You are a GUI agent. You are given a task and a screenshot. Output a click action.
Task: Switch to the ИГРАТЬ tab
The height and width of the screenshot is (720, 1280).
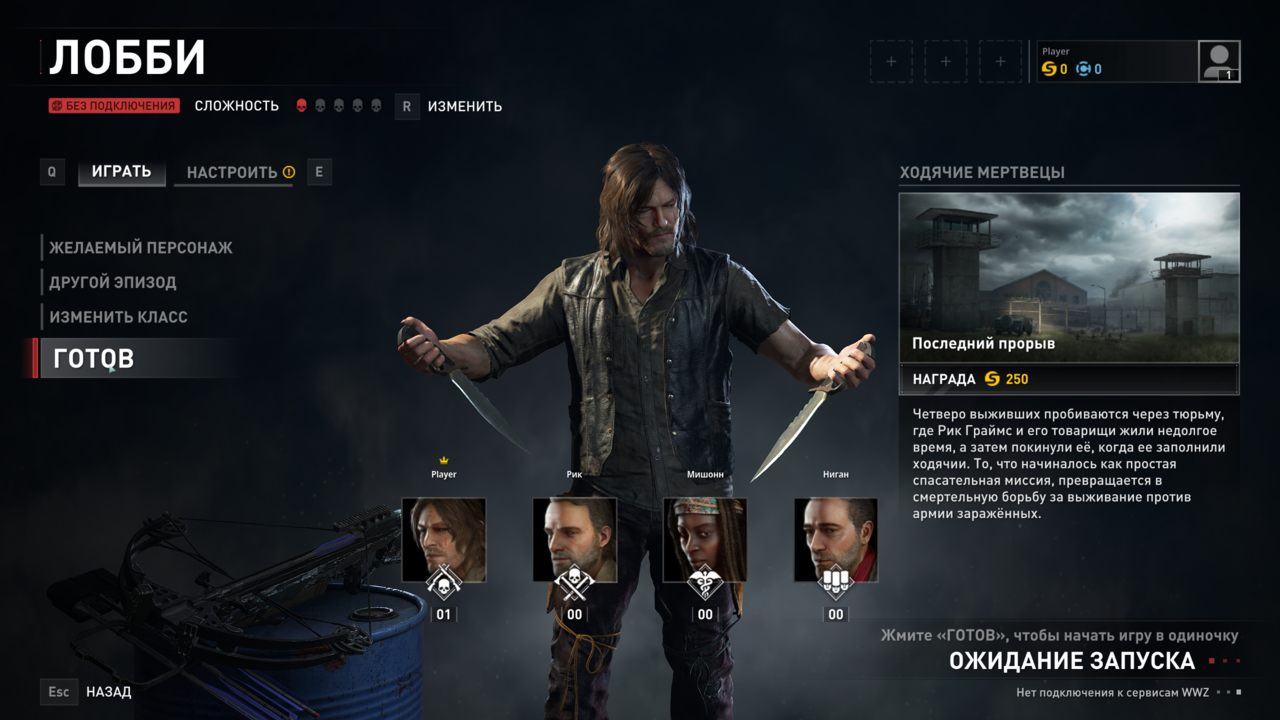point(121,172)
